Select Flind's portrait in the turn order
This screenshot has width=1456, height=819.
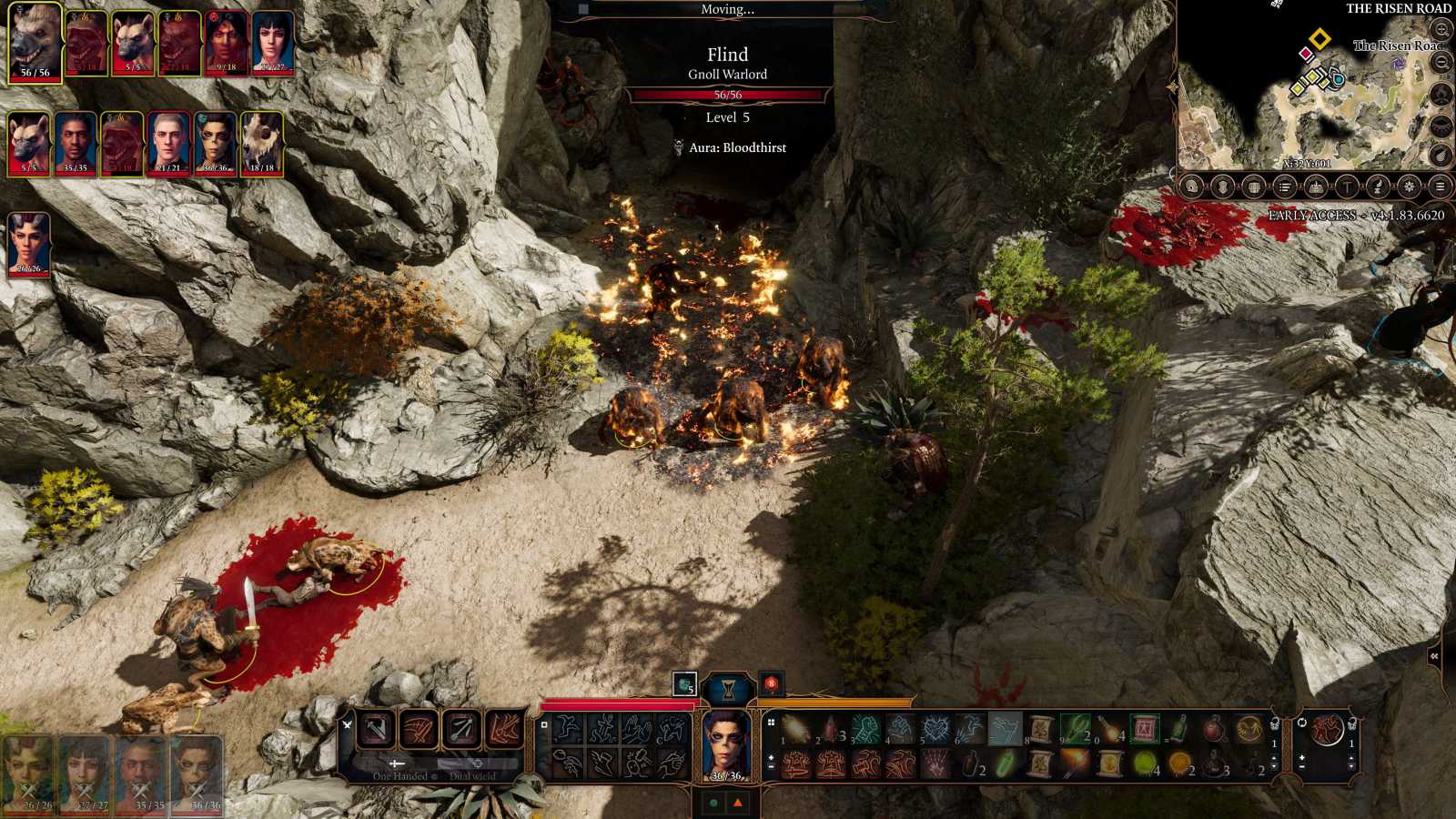35,43
